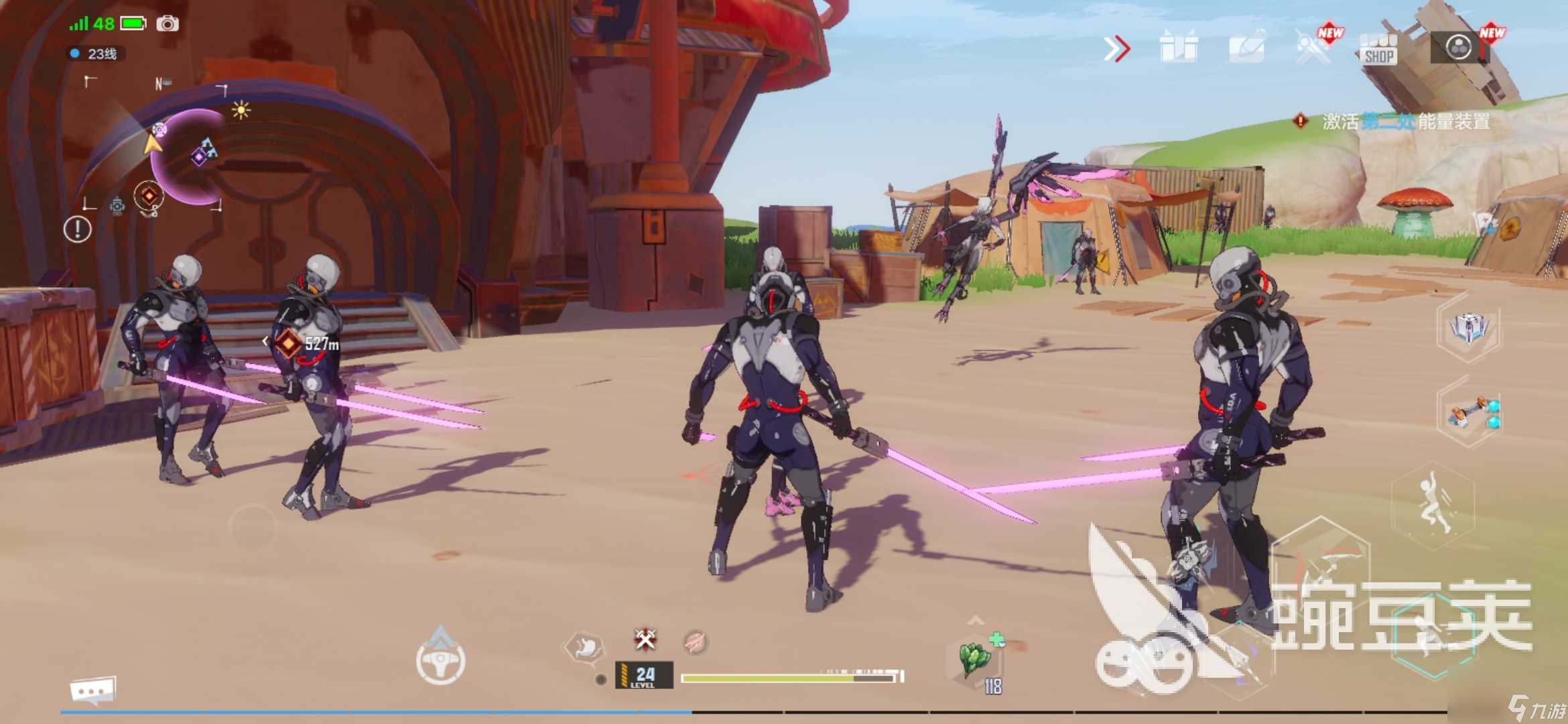Open the three-dot circle menu marked NEW

pyautogui.click(x=1459, y=48)
